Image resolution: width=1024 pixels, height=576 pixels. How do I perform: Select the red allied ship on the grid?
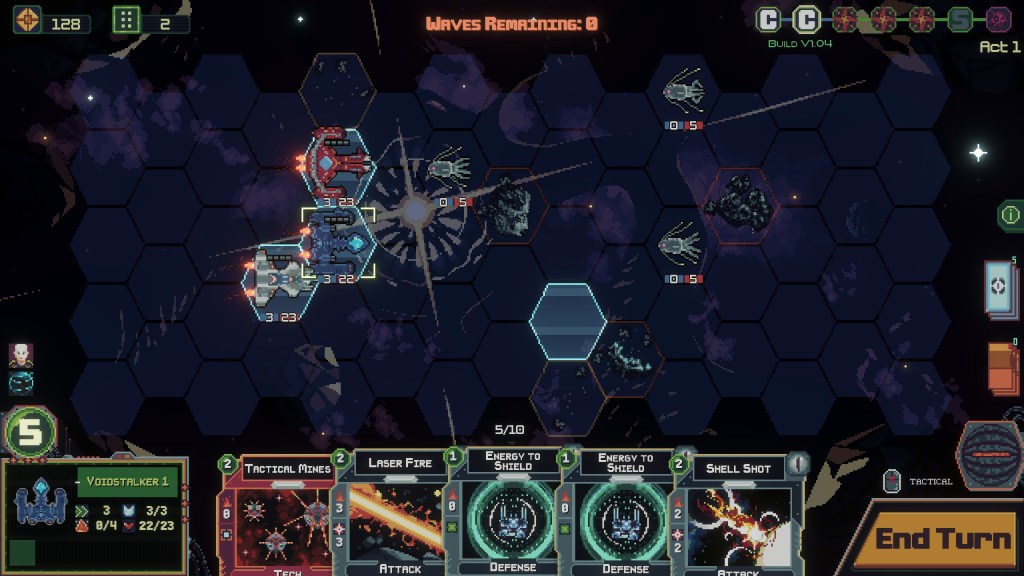[338, 162]
